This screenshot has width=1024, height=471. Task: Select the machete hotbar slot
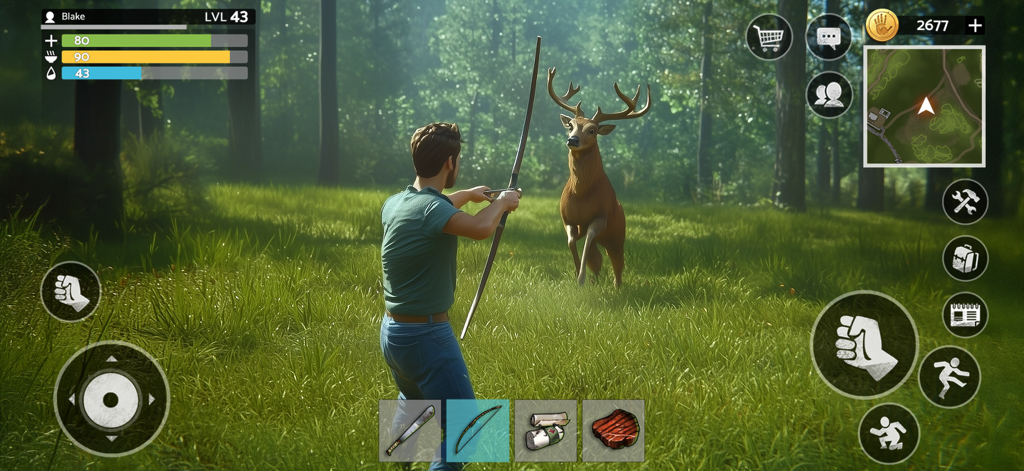(410, 431)
